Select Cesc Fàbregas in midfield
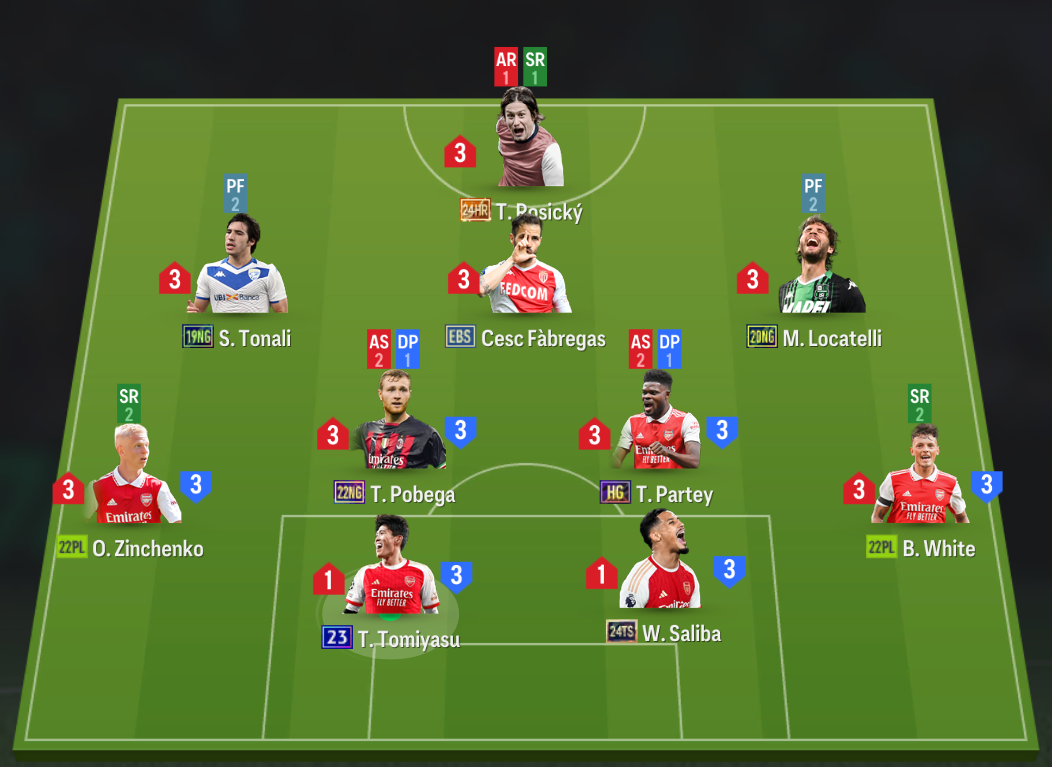 [525, 268]
